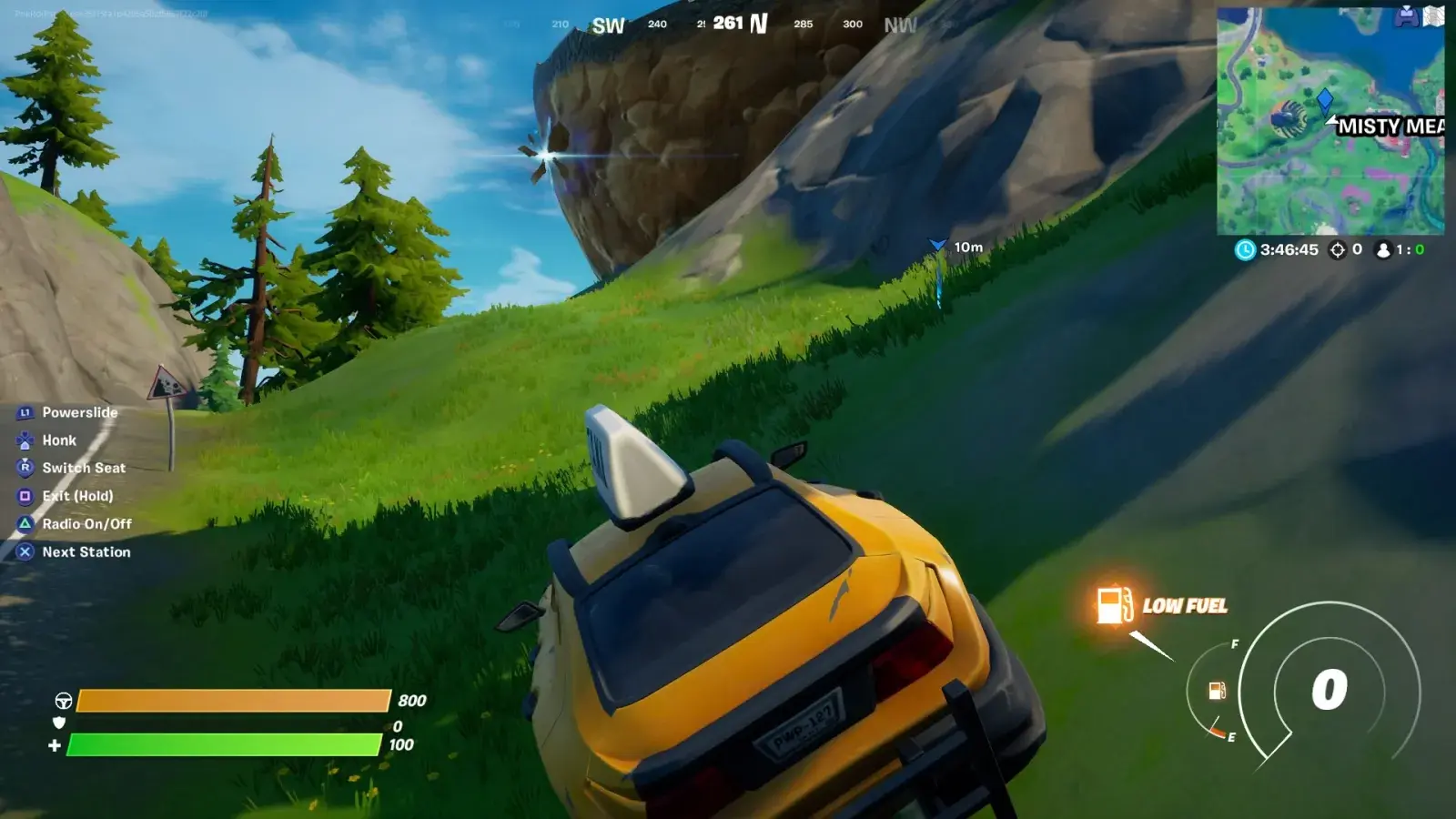Select the steering wheel icon beside vehicle health bar
The height and width of the screenshot is (819, 1456).
click(64, 701)
